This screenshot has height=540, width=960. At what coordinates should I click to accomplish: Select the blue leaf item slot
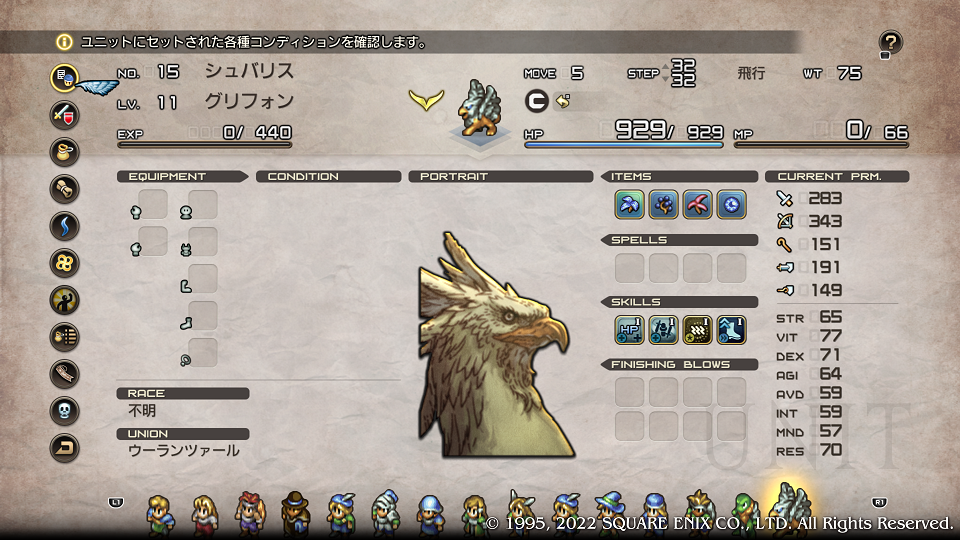(x=629, y=205)
